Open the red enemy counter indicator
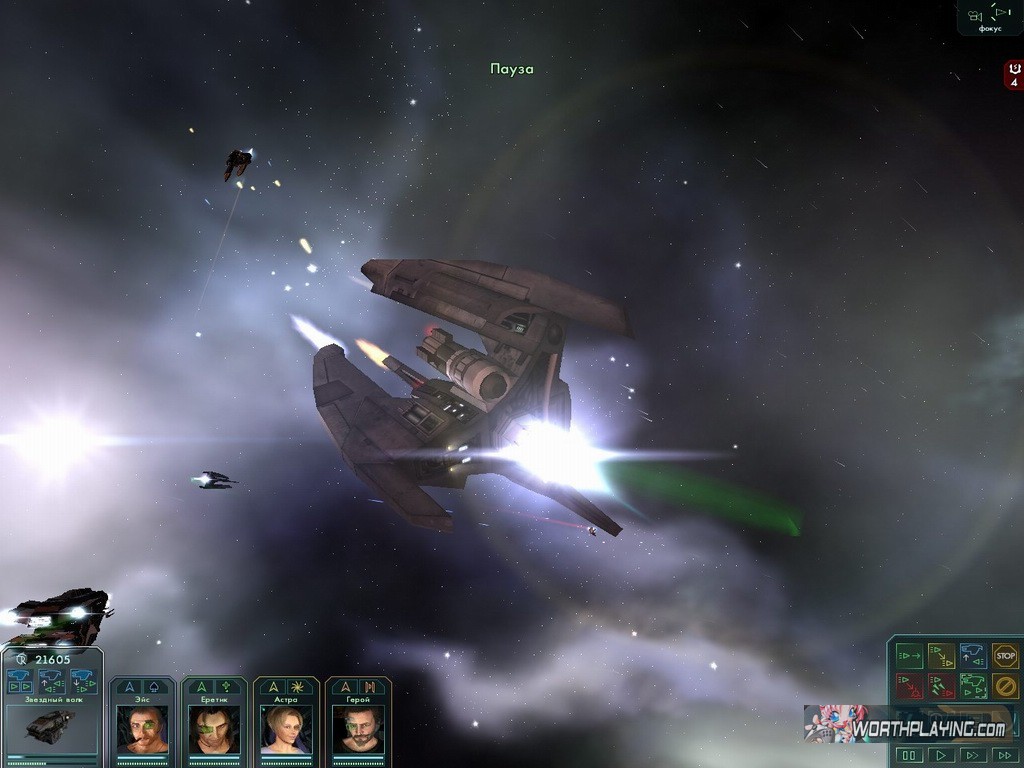Screen dimensions: 1024x768 click(x=1014, y=75)
